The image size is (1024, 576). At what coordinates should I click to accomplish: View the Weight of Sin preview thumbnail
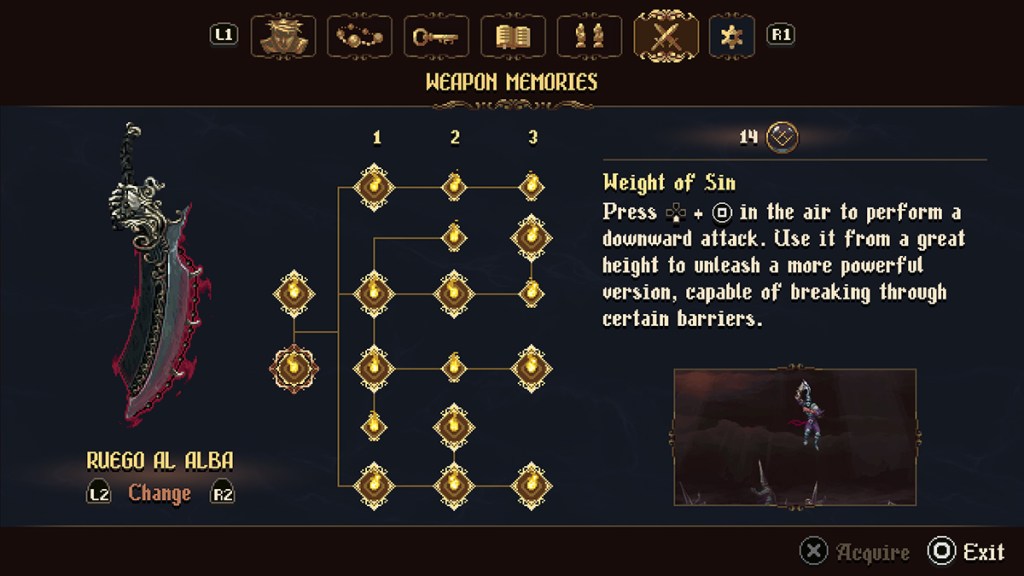794,436
